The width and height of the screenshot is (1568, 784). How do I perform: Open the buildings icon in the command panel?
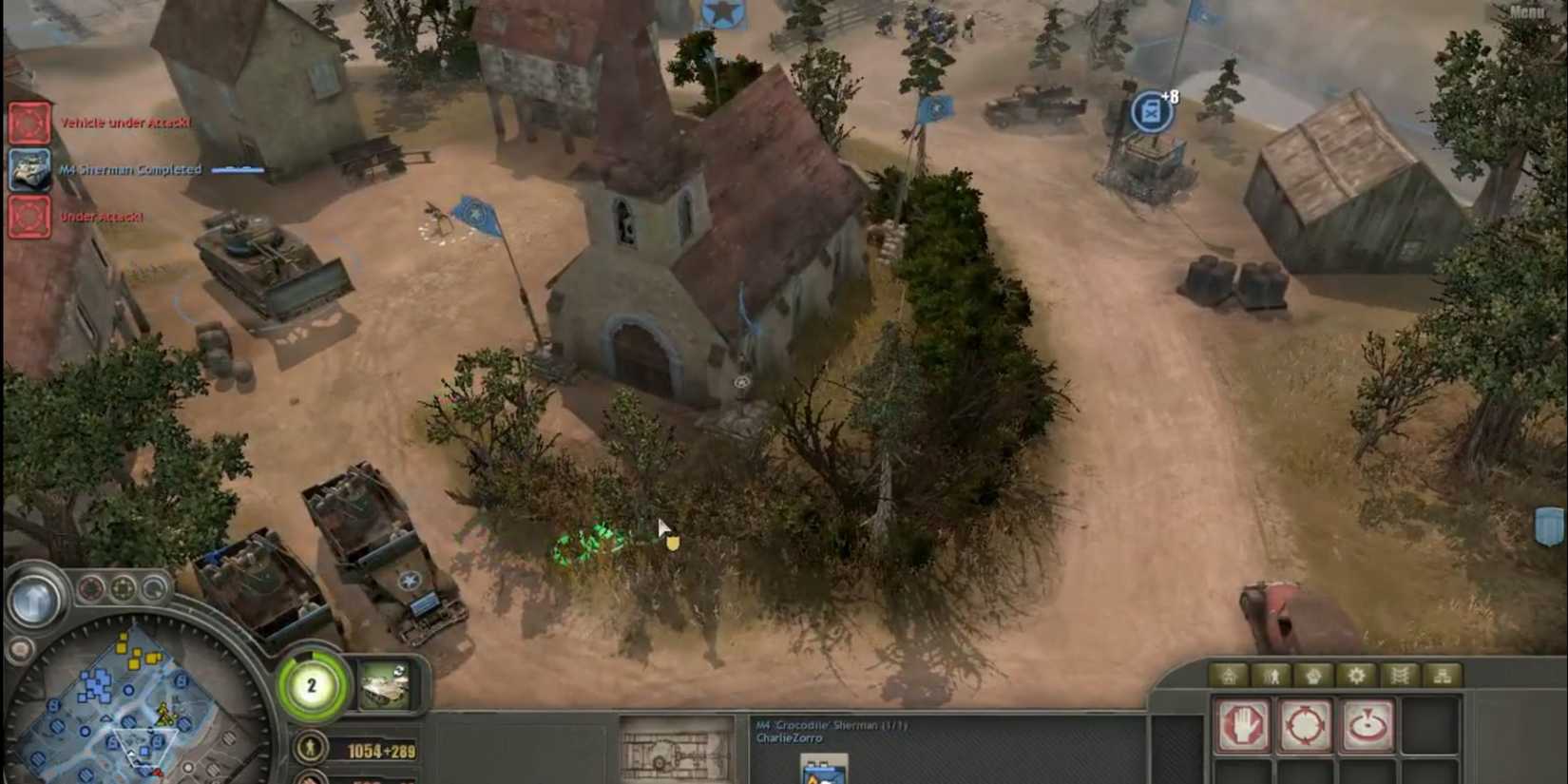1229,676
